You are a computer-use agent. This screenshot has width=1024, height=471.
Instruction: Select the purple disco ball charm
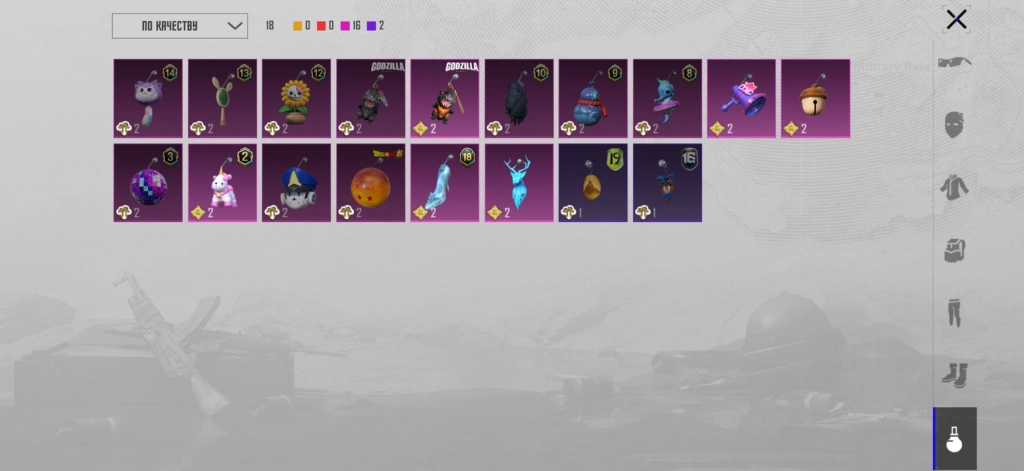[x=148, y=183]
